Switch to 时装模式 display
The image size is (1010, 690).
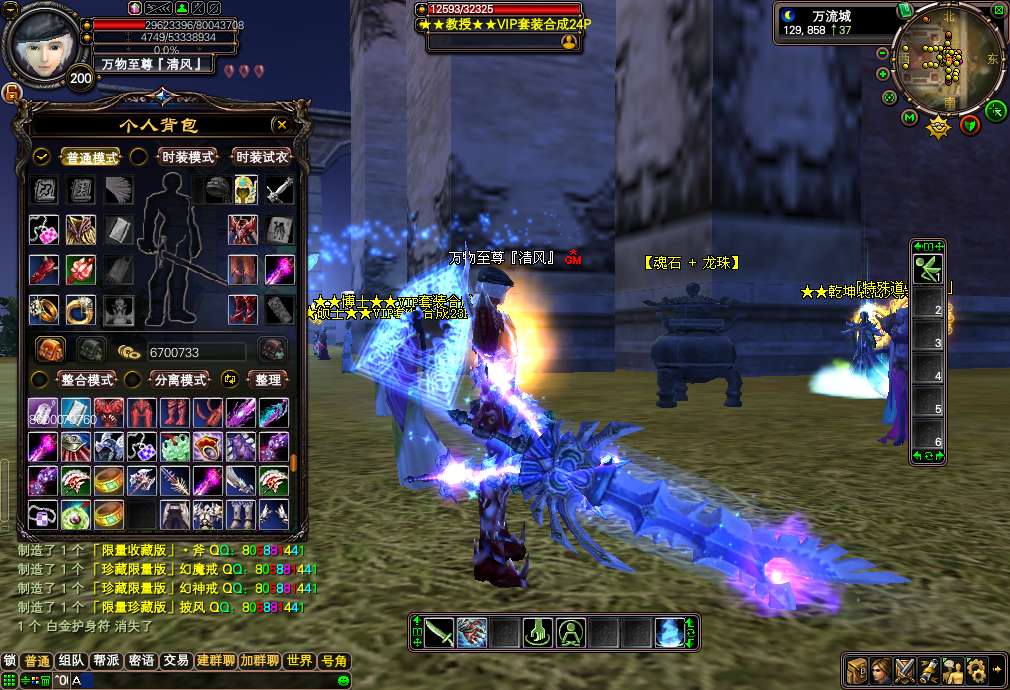(x=187, y=157)
